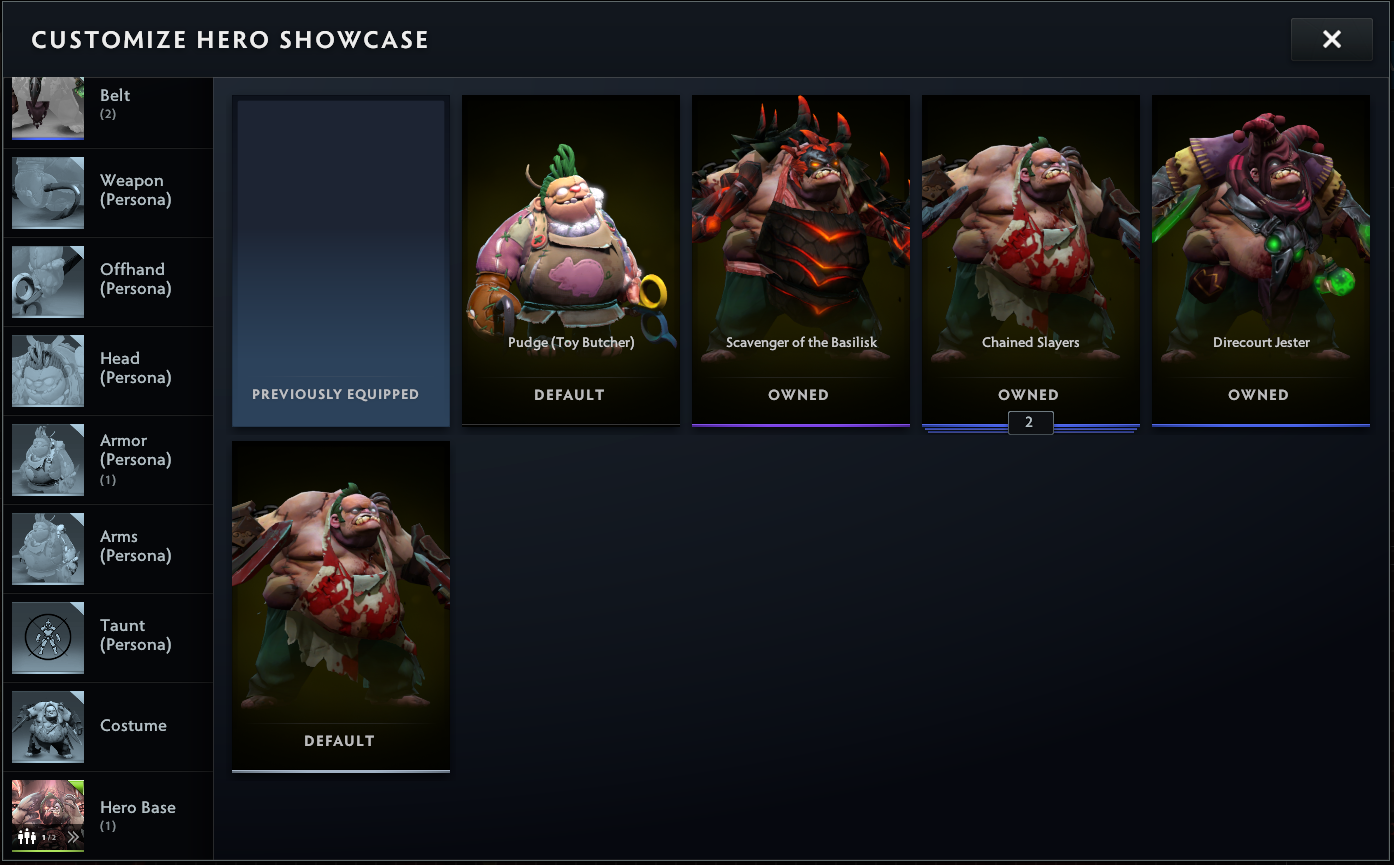Open the Hero Base category
The width and height of the screenshot is (1394, 865).
pyautogui.click(x=107, y=814)
